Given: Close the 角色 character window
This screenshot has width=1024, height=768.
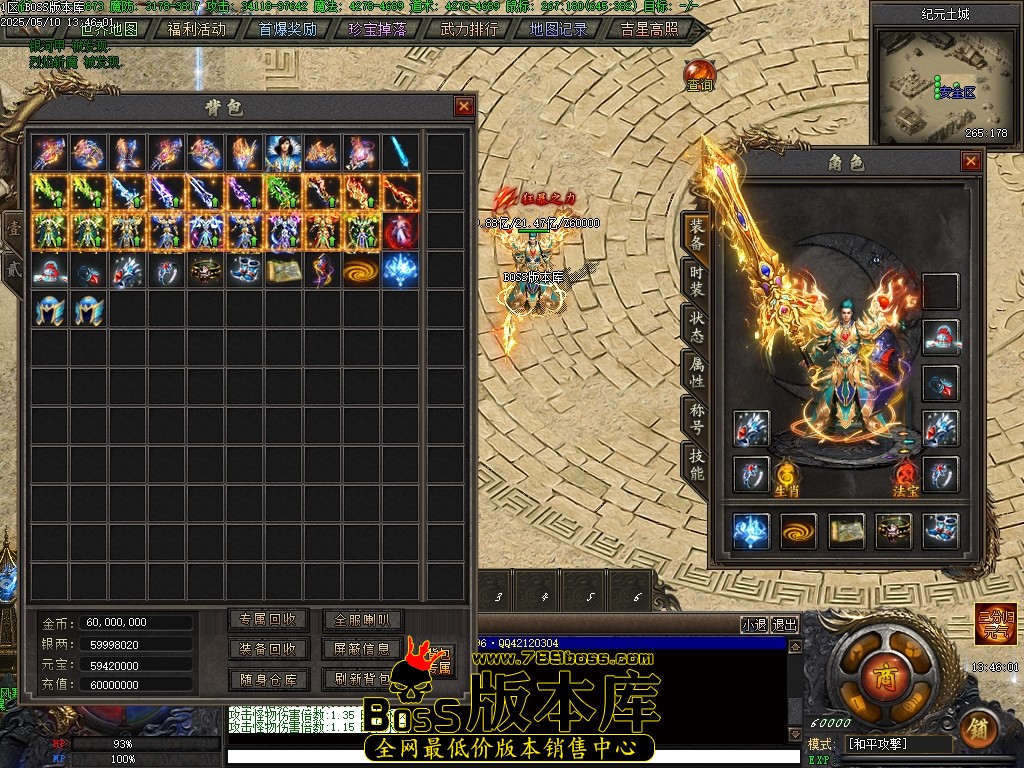Looking at the screenshot, I should 971,161.
